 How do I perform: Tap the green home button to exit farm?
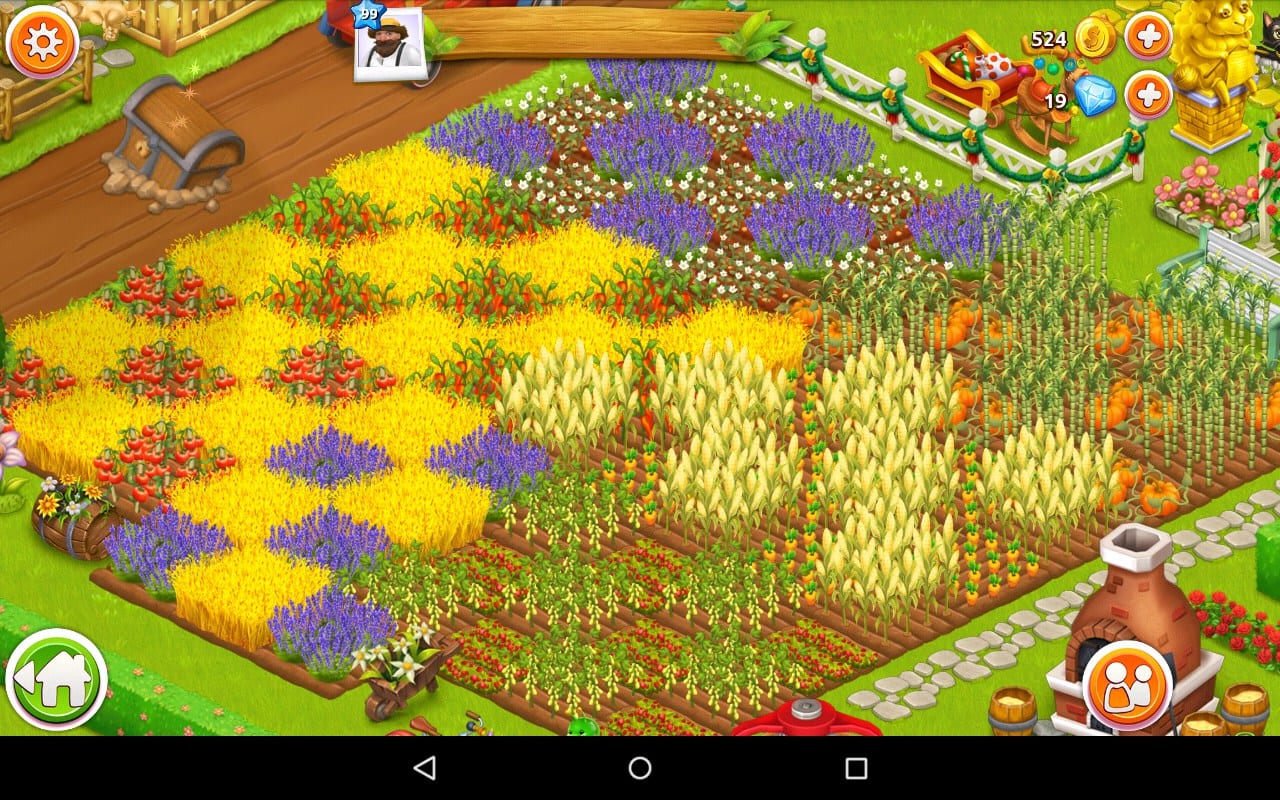[x=60, y=678]
